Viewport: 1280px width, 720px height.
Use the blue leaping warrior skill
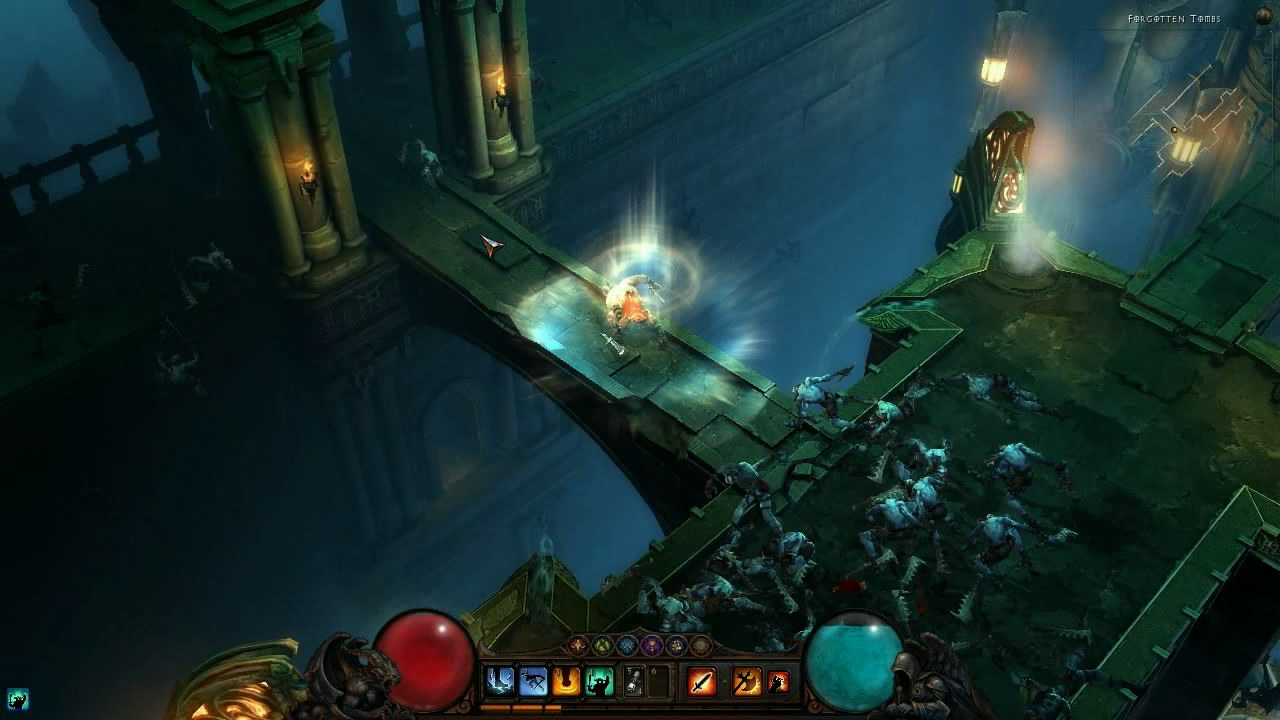(x=533, y=681)
